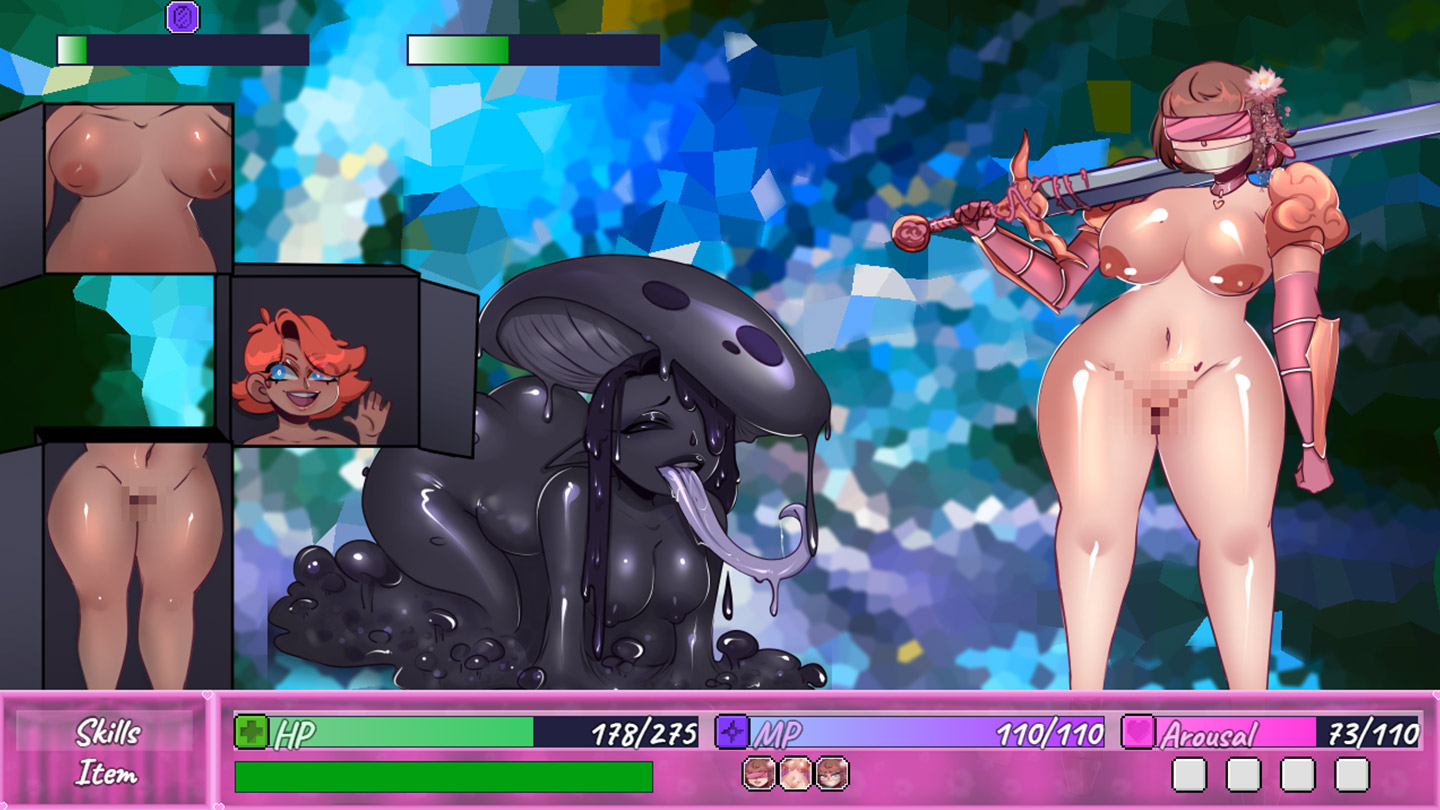1440x810 pixels.
Task: Click the purple shield status icon
Action: click(x=182, y=17)
